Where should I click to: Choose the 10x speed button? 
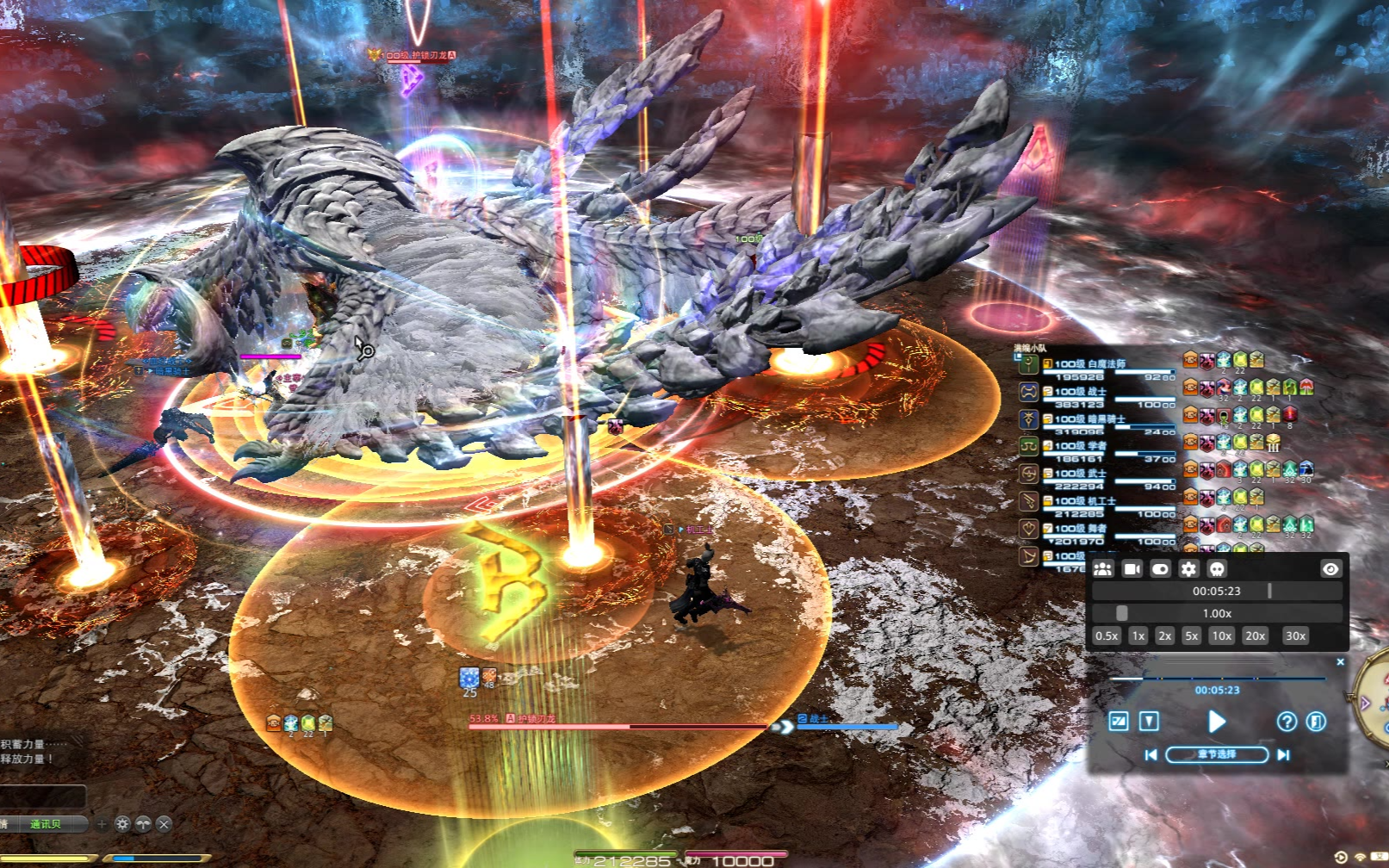tap(1221, 635)
